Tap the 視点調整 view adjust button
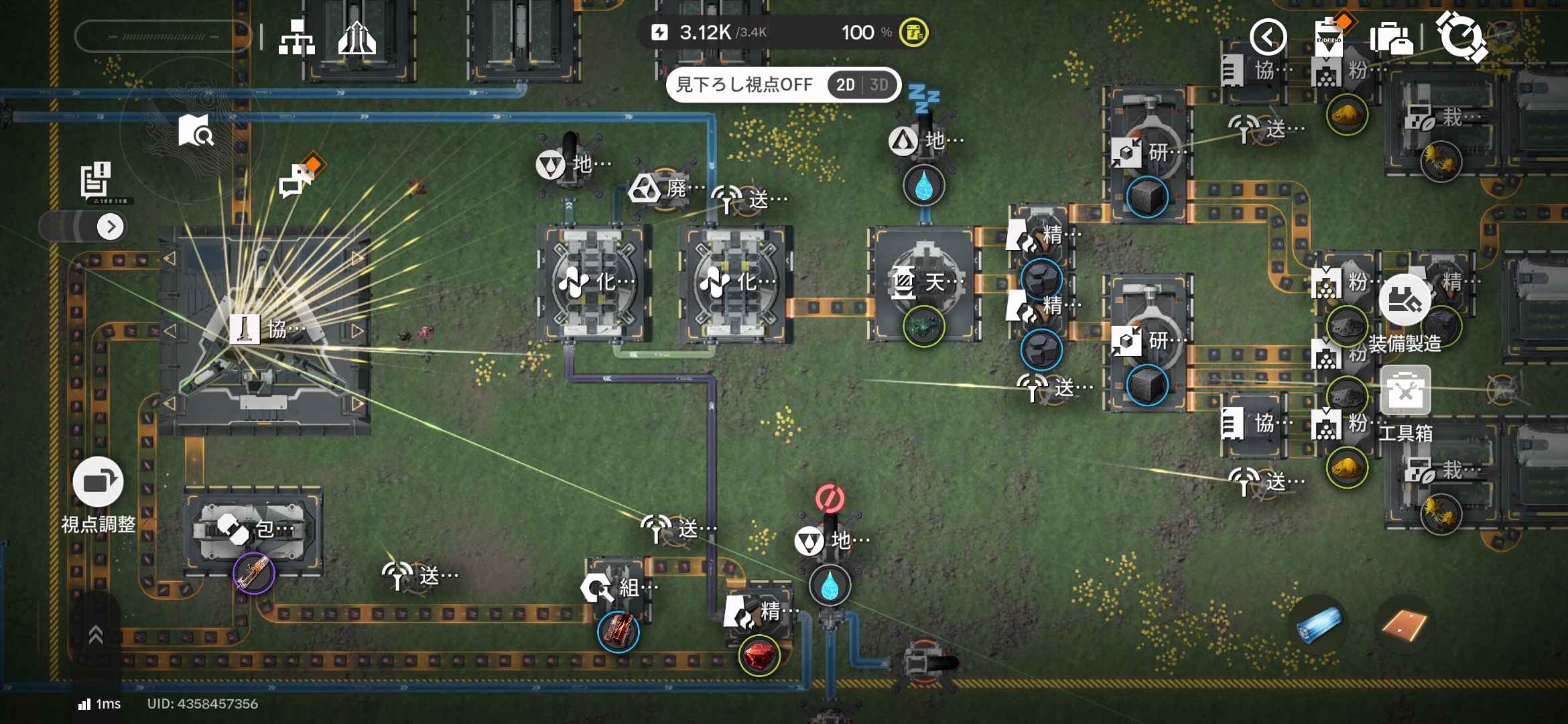This screenshot has width=1568, height=724. pos(98,483)
